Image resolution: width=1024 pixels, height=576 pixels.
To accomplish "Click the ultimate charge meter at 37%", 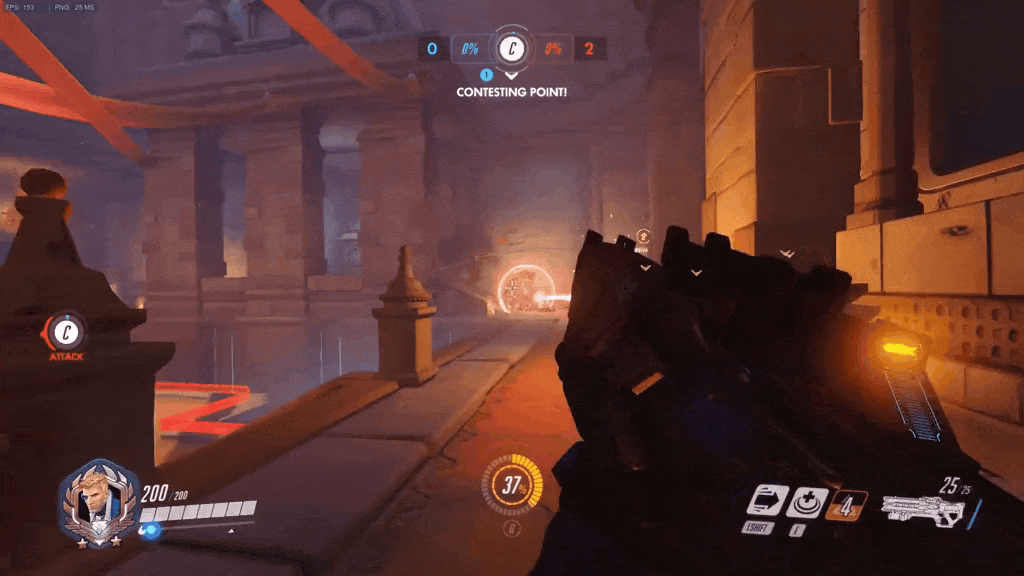I will click(x=513, y=487).
